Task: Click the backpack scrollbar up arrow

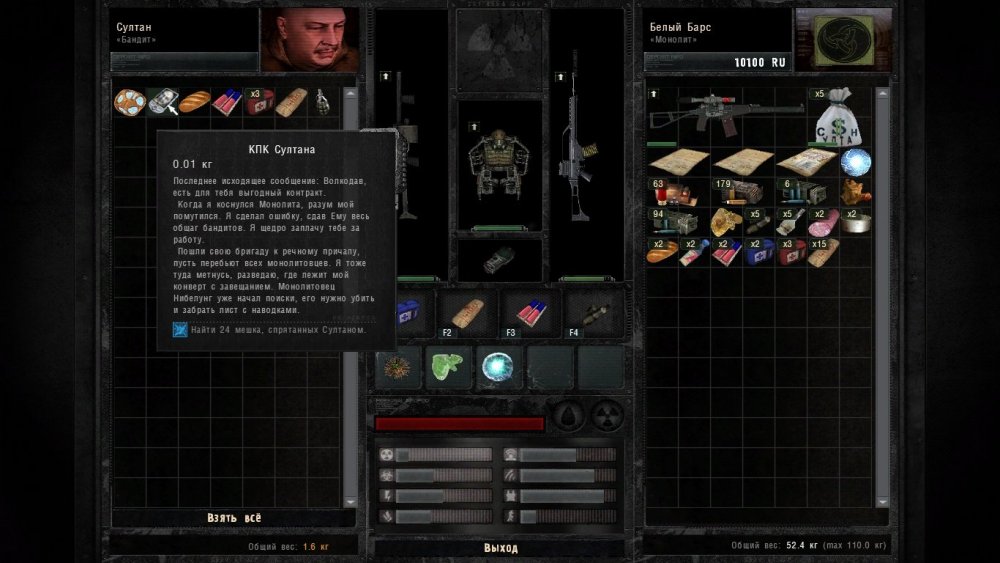Action: click(x=882, y=94)
